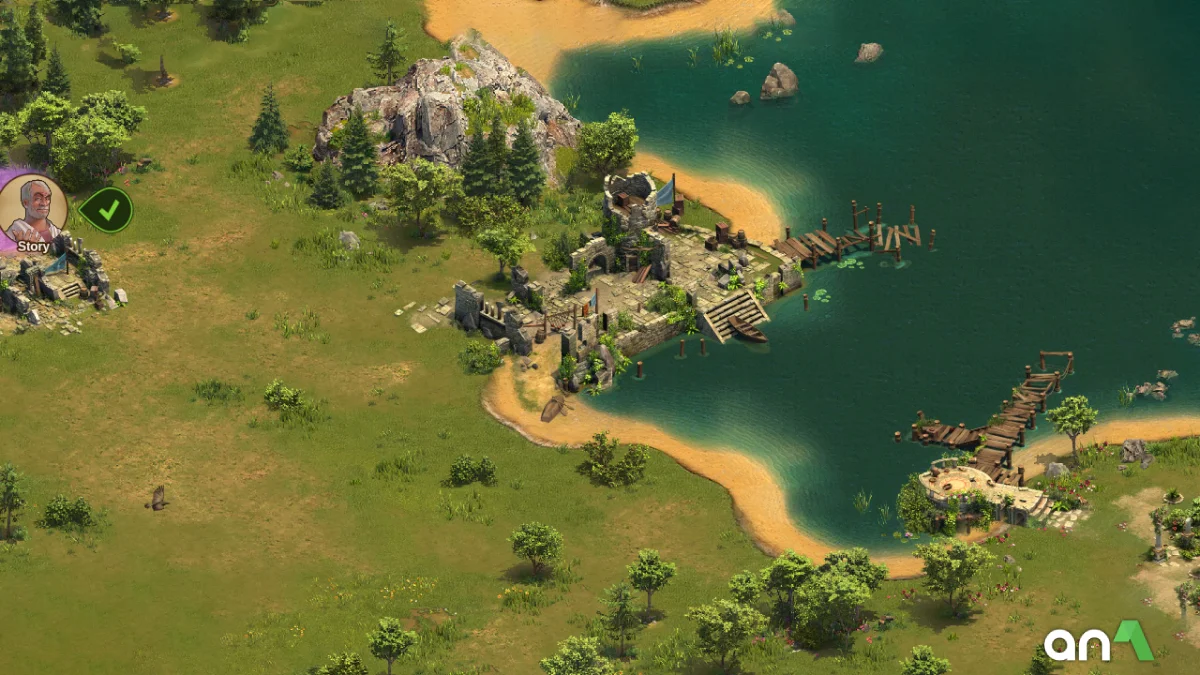This screenshot has width=1200, height=675.
Task: Click the green checkmark quest button
Action: [106, 210]
